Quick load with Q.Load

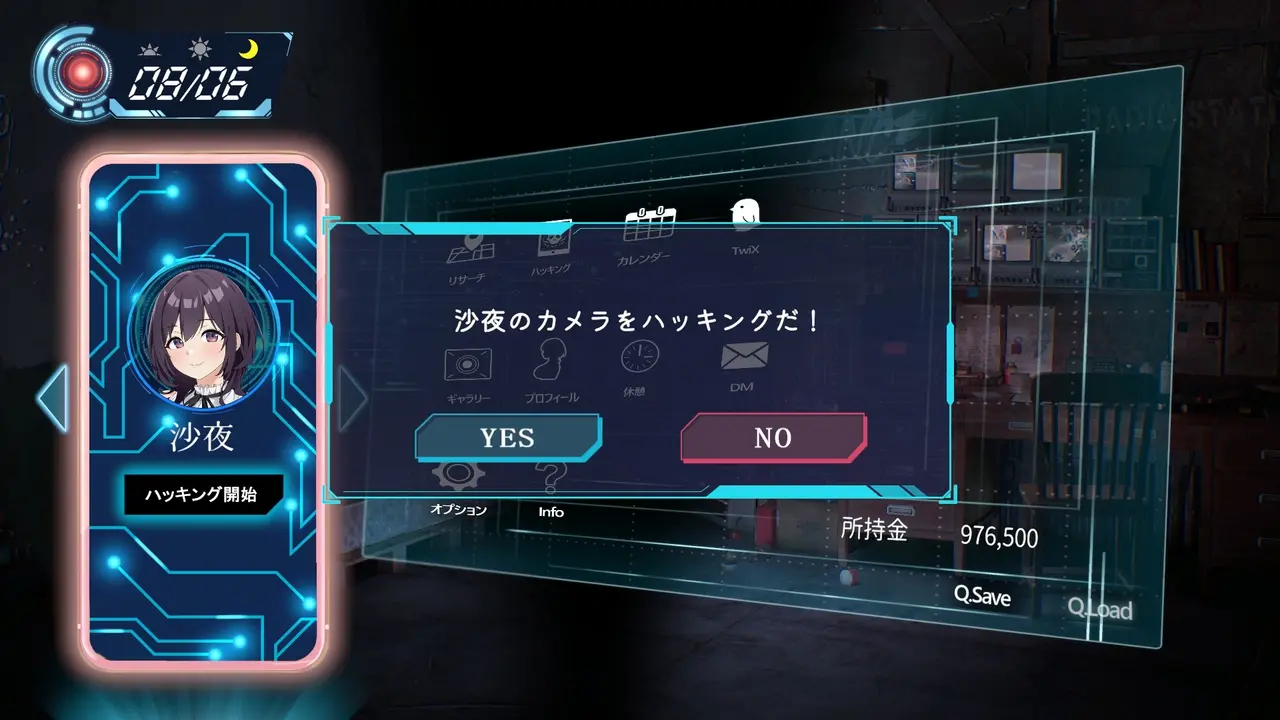click(x=1100, y=608)
